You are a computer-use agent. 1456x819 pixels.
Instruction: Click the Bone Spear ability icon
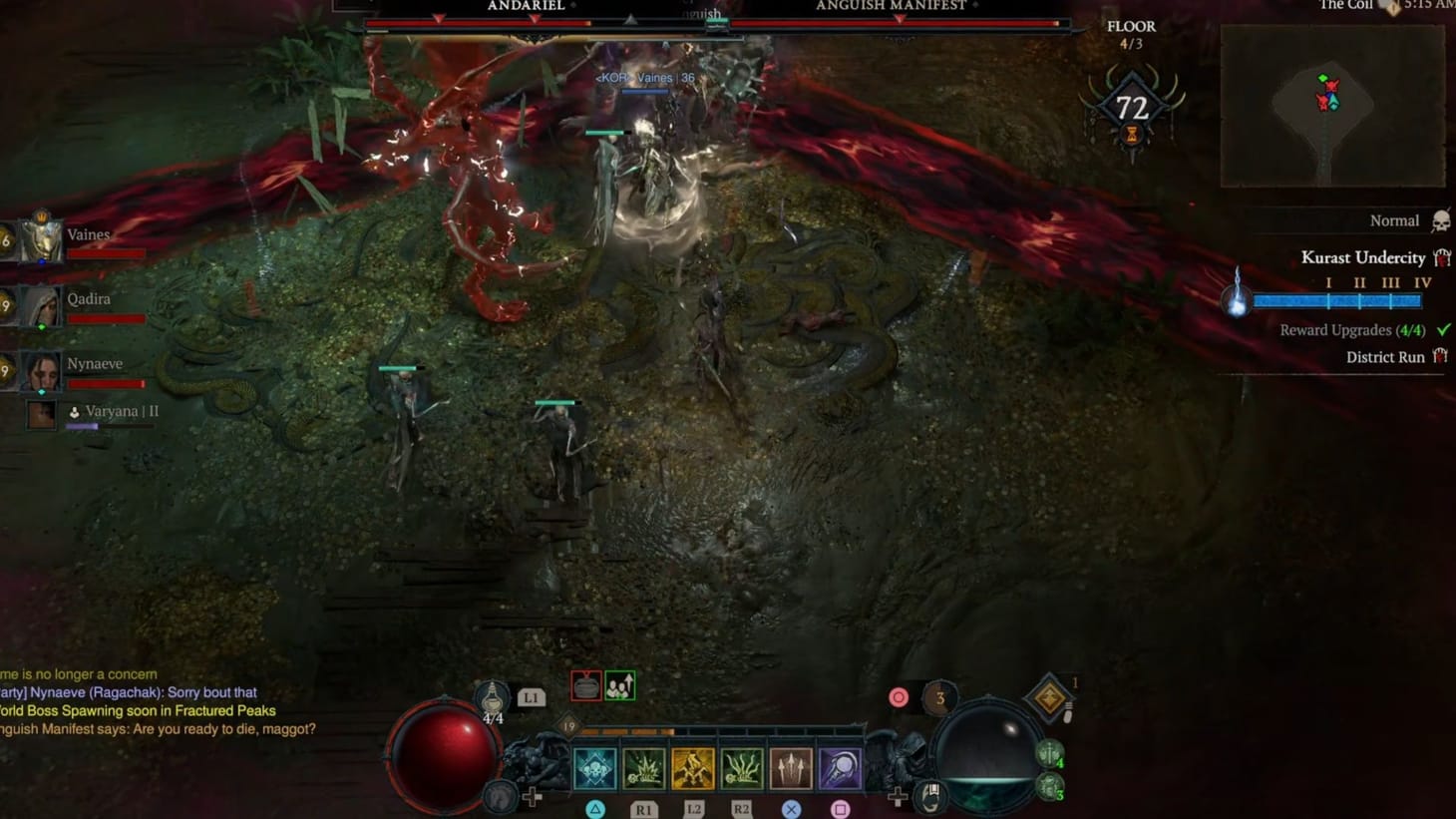pyautogui.click(x=791, y=766)
